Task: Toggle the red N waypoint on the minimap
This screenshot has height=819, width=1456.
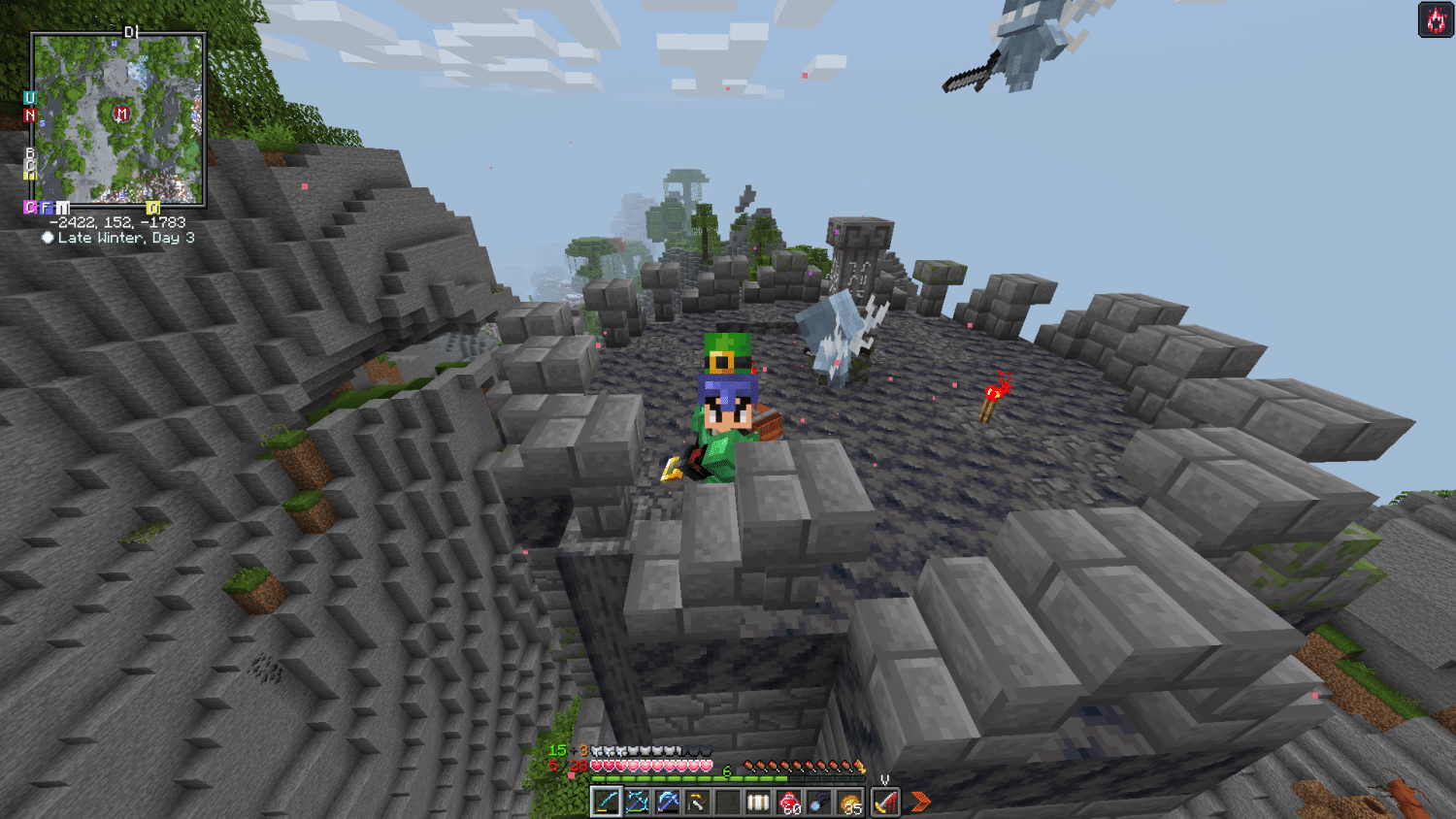Action: [x=30, y=114]
